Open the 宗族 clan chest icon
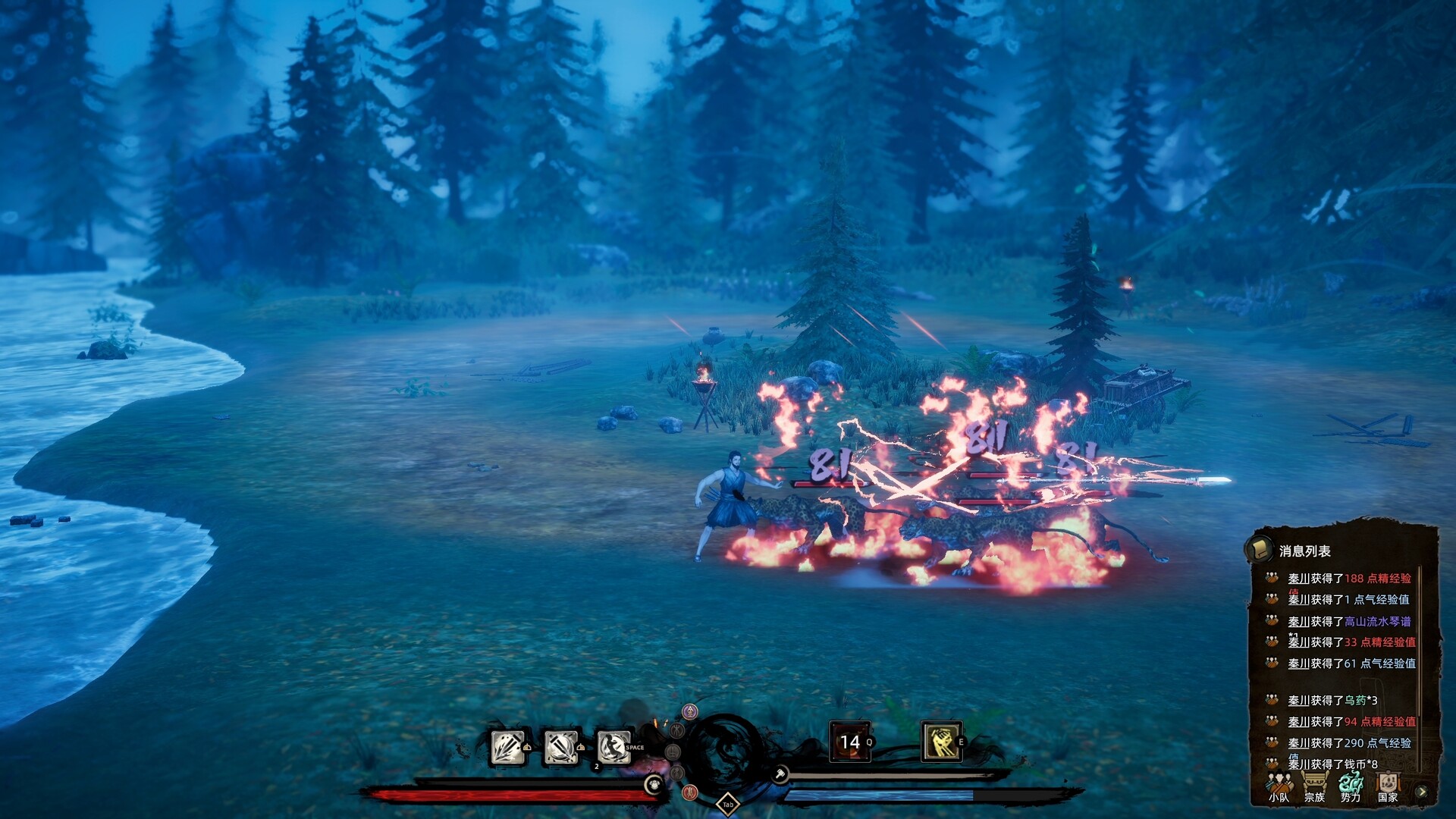 pyautogui.click(x=1314, y=783)
